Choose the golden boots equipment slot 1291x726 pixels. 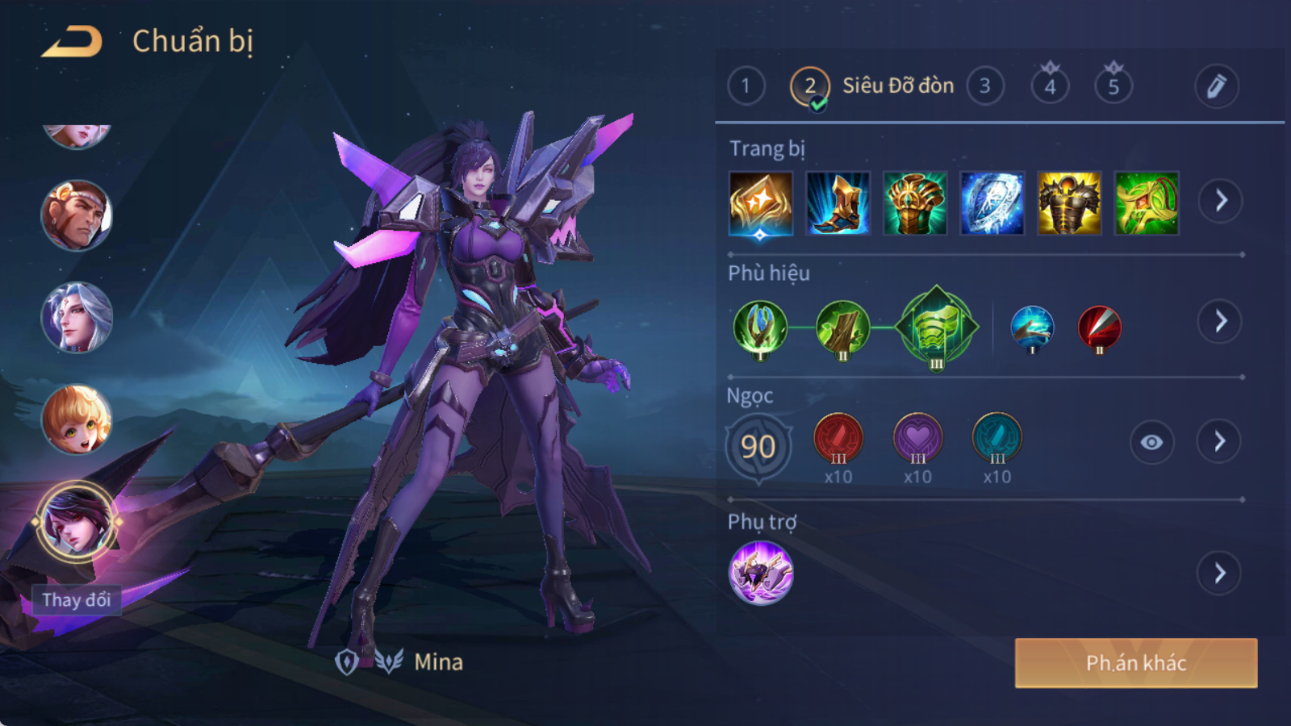click(x=838, y=203)
